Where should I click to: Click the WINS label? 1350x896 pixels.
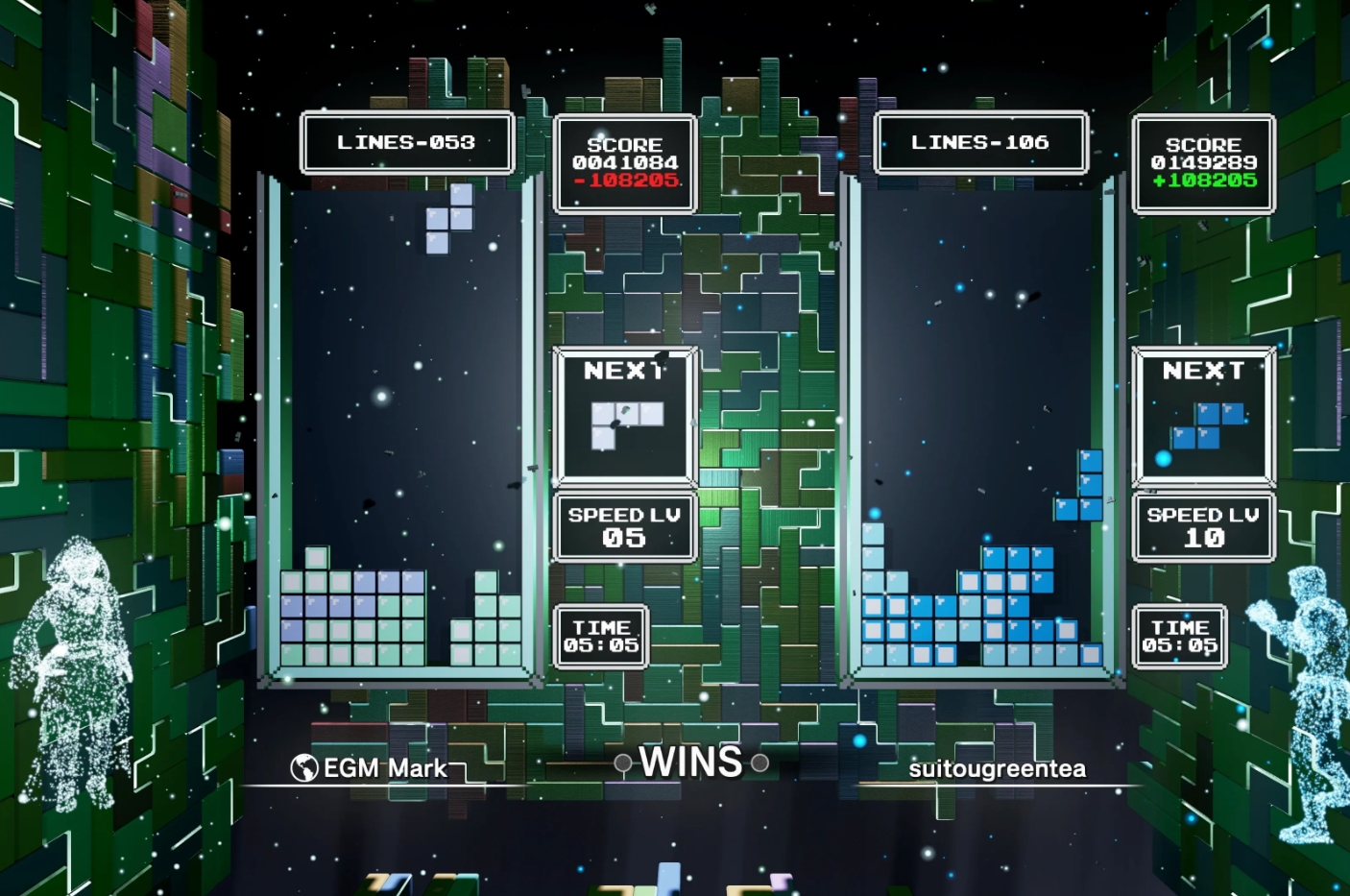coord(692,762)
